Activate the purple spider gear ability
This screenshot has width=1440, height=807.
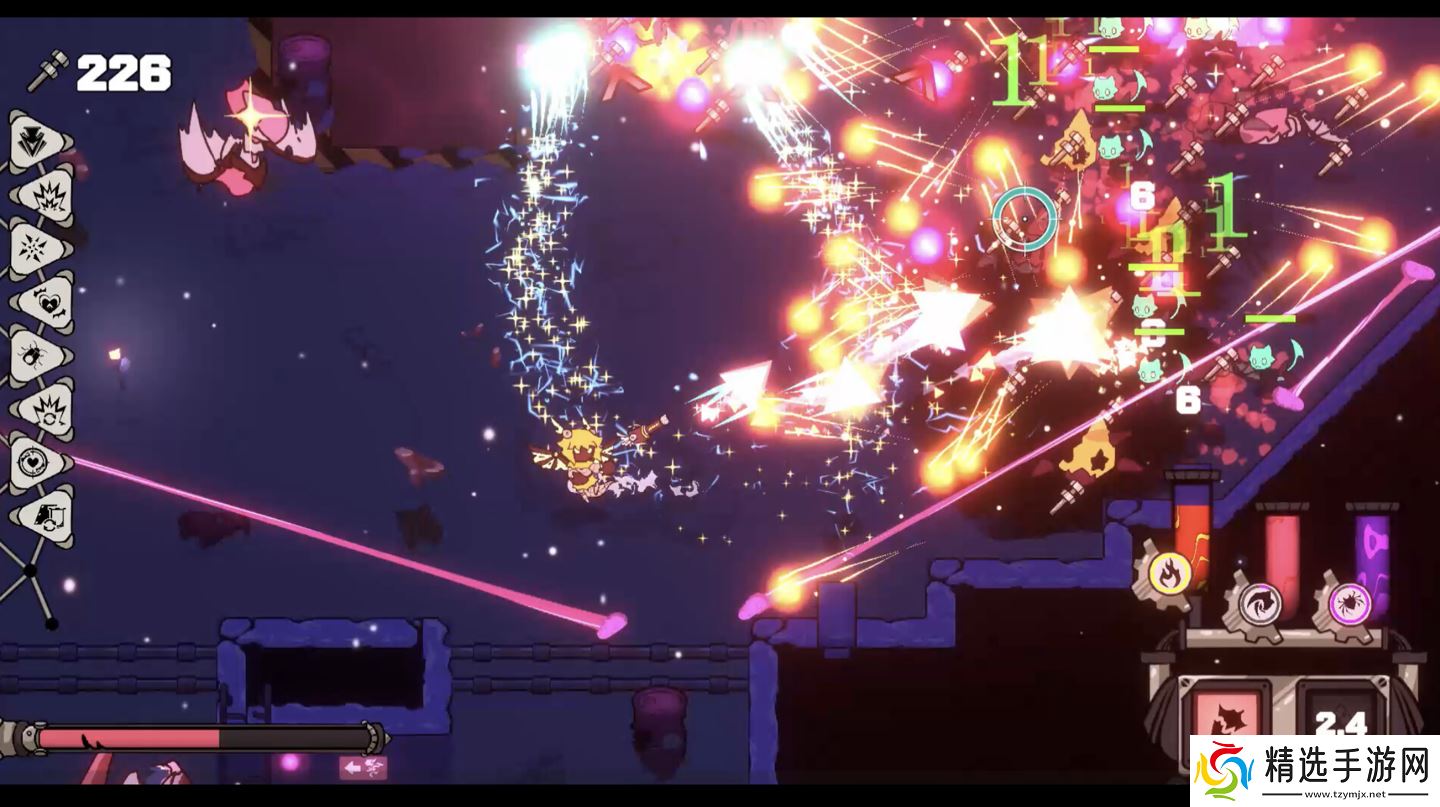click(x=1347, y=604)
